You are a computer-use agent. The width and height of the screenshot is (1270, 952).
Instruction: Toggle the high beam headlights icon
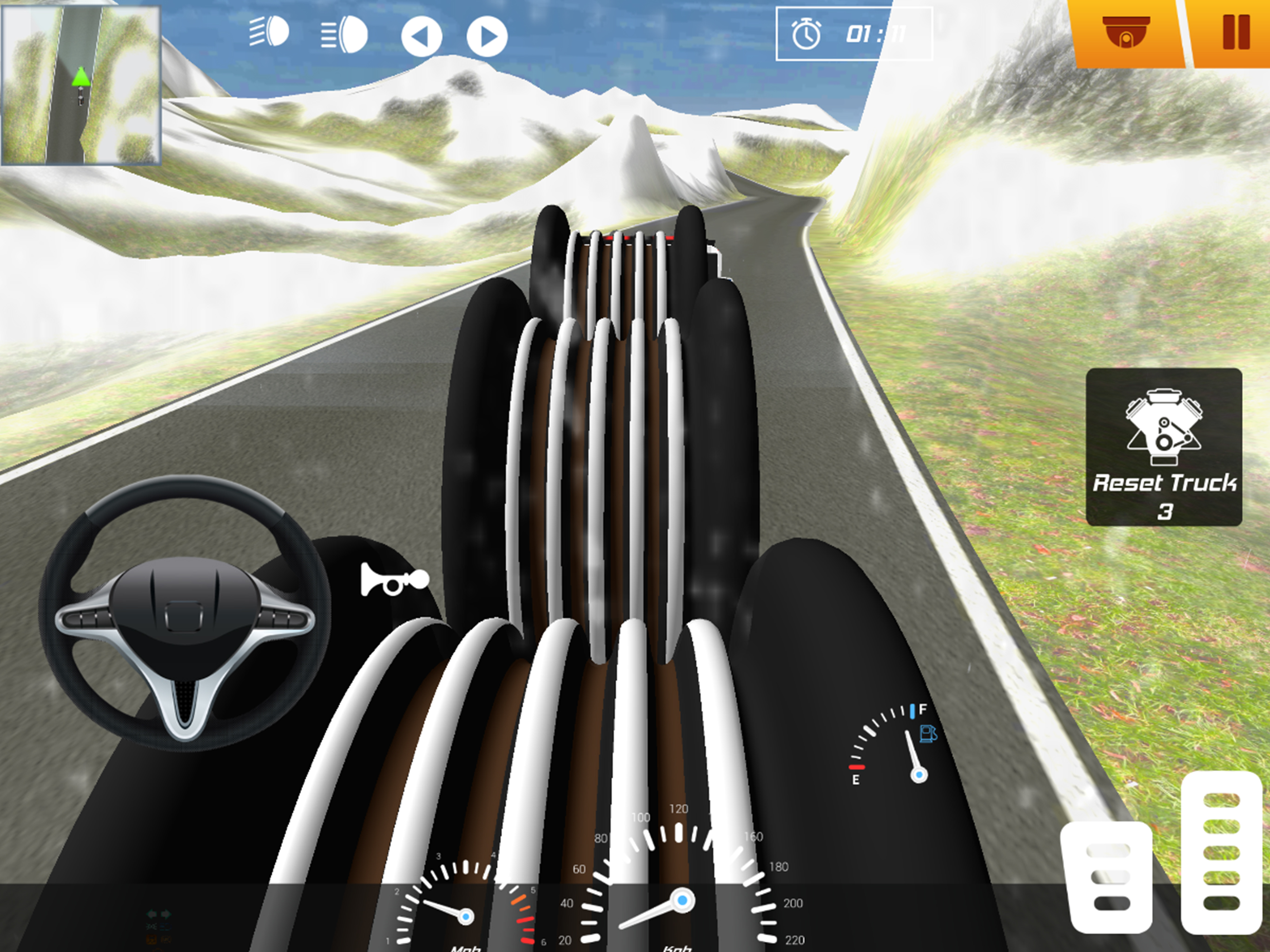pos(344,34)
